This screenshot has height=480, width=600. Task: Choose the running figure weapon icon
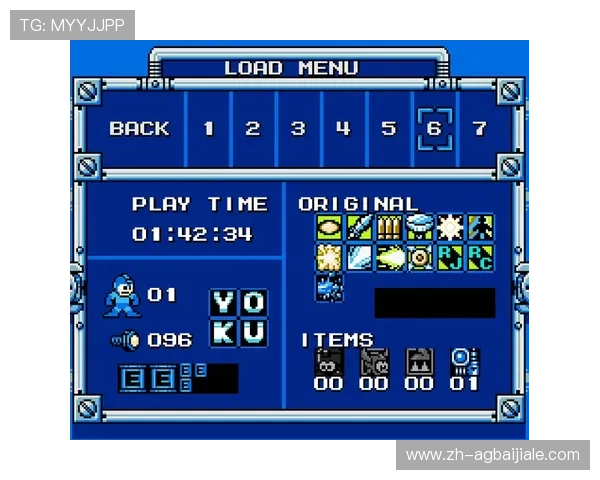(x=479, y=228)
